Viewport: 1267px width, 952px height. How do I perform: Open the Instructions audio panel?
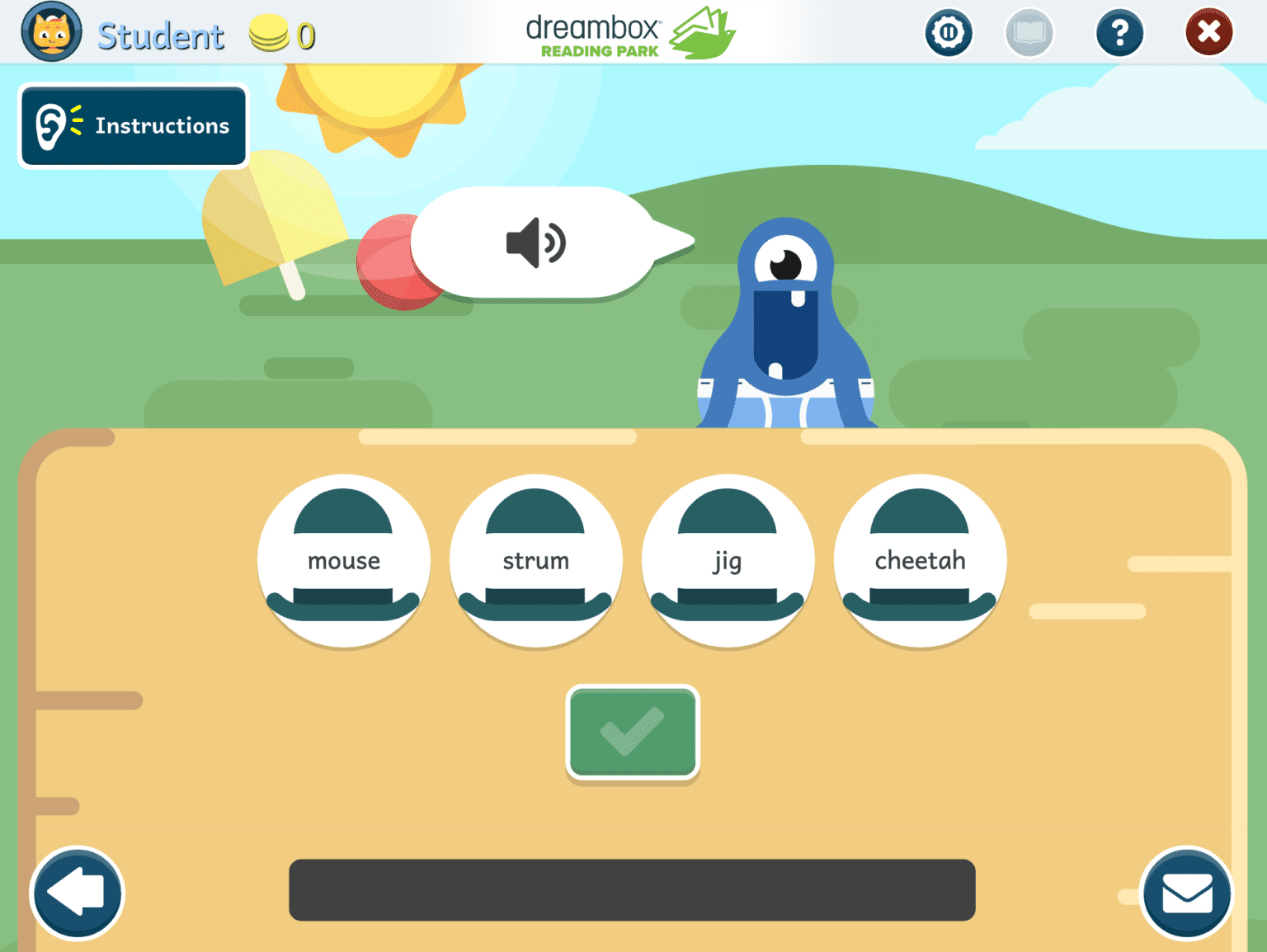click(133, 125)
